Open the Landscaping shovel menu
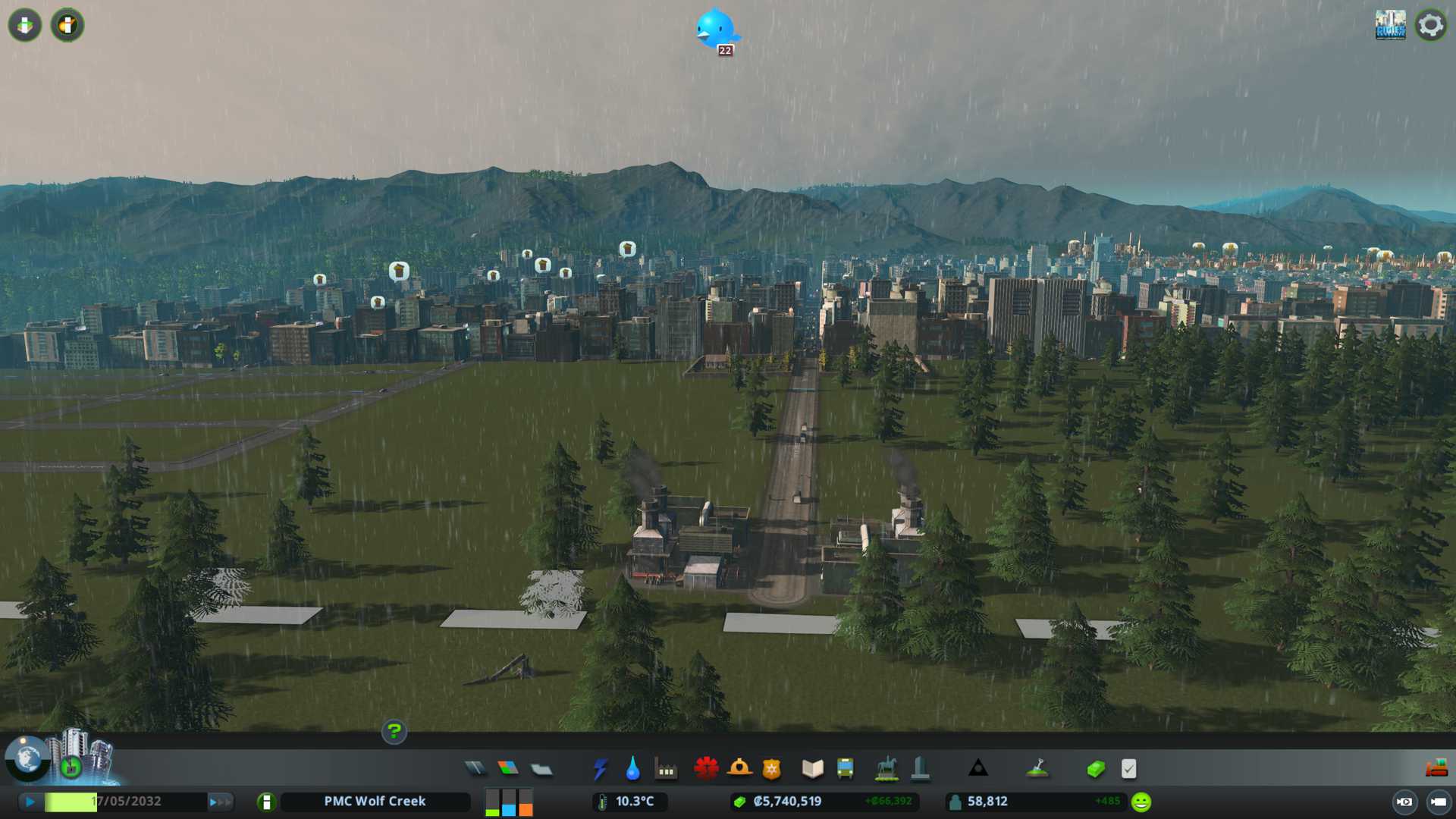 click(1037, 769)
